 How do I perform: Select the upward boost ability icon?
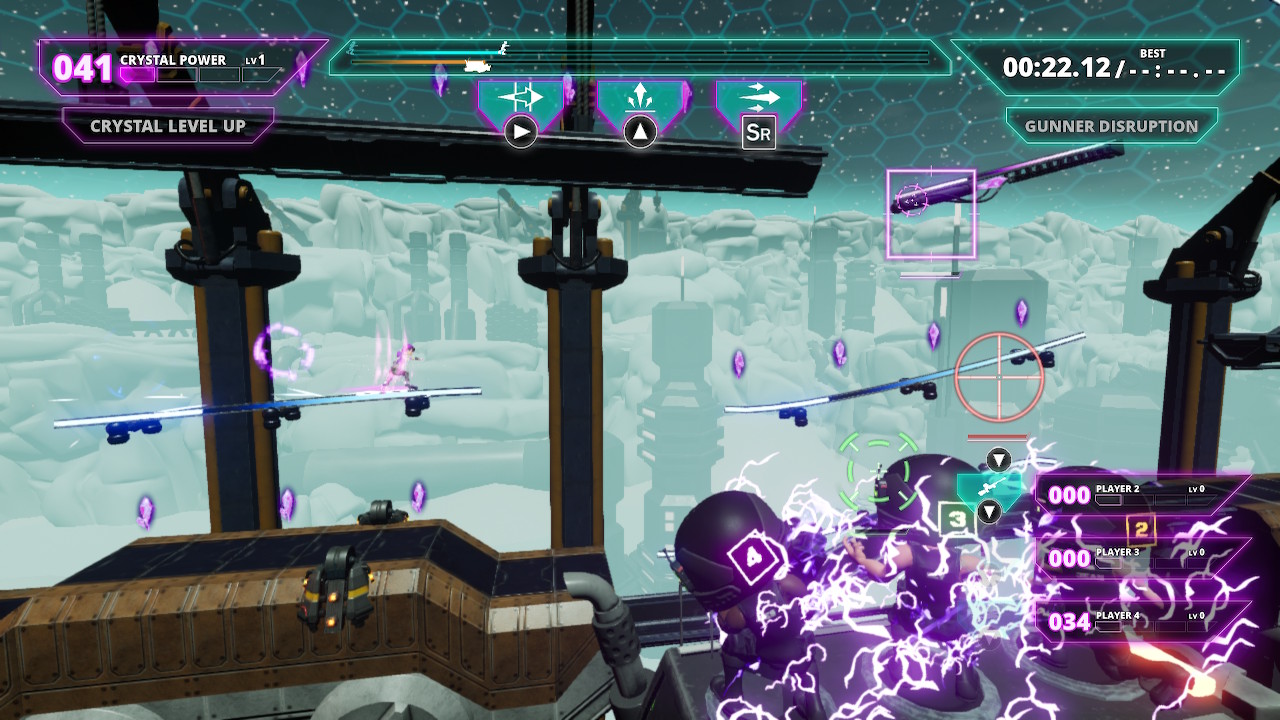640,95
